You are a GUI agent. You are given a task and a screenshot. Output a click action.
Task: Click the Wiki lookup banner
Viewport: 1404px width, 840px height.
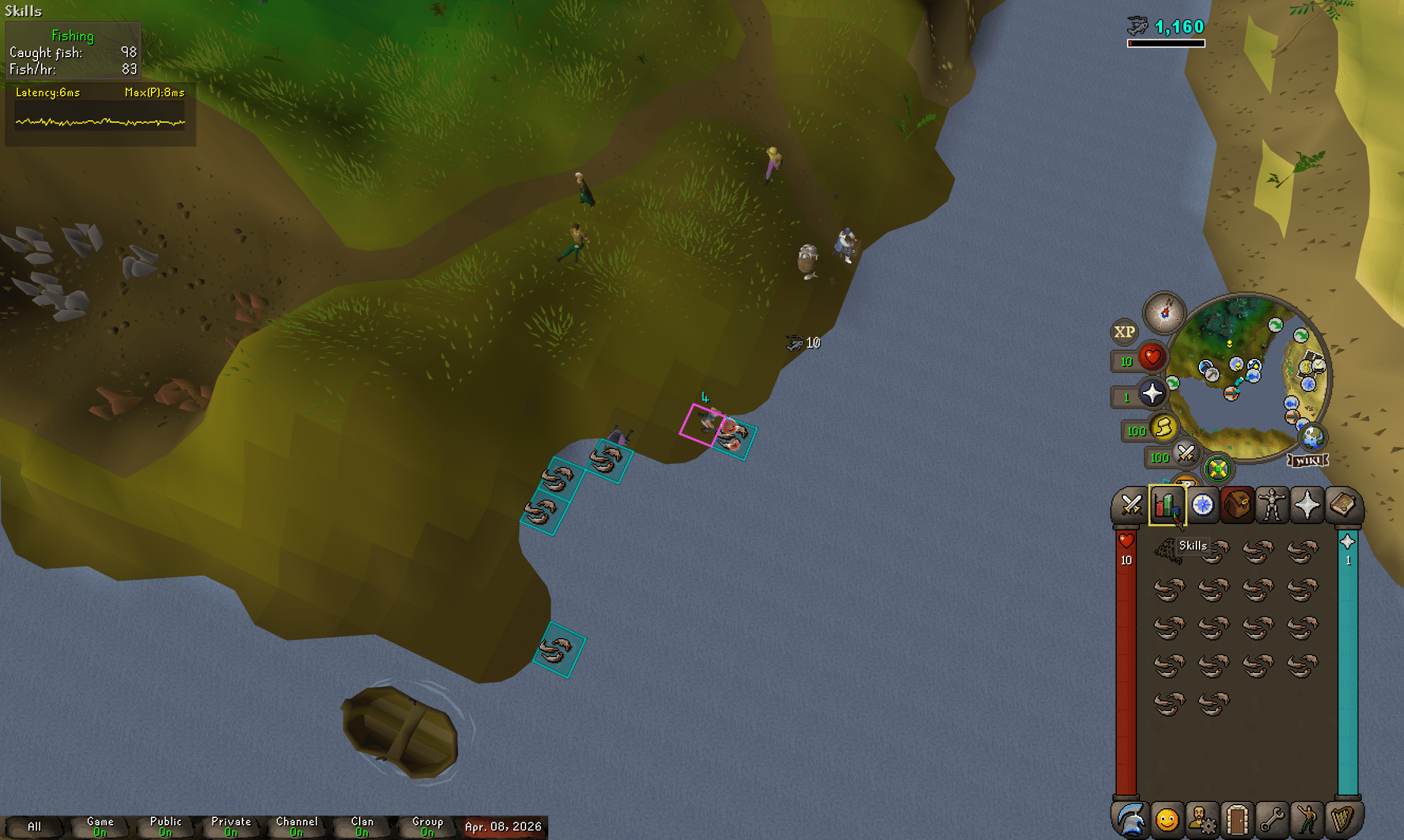point(1308,460)
